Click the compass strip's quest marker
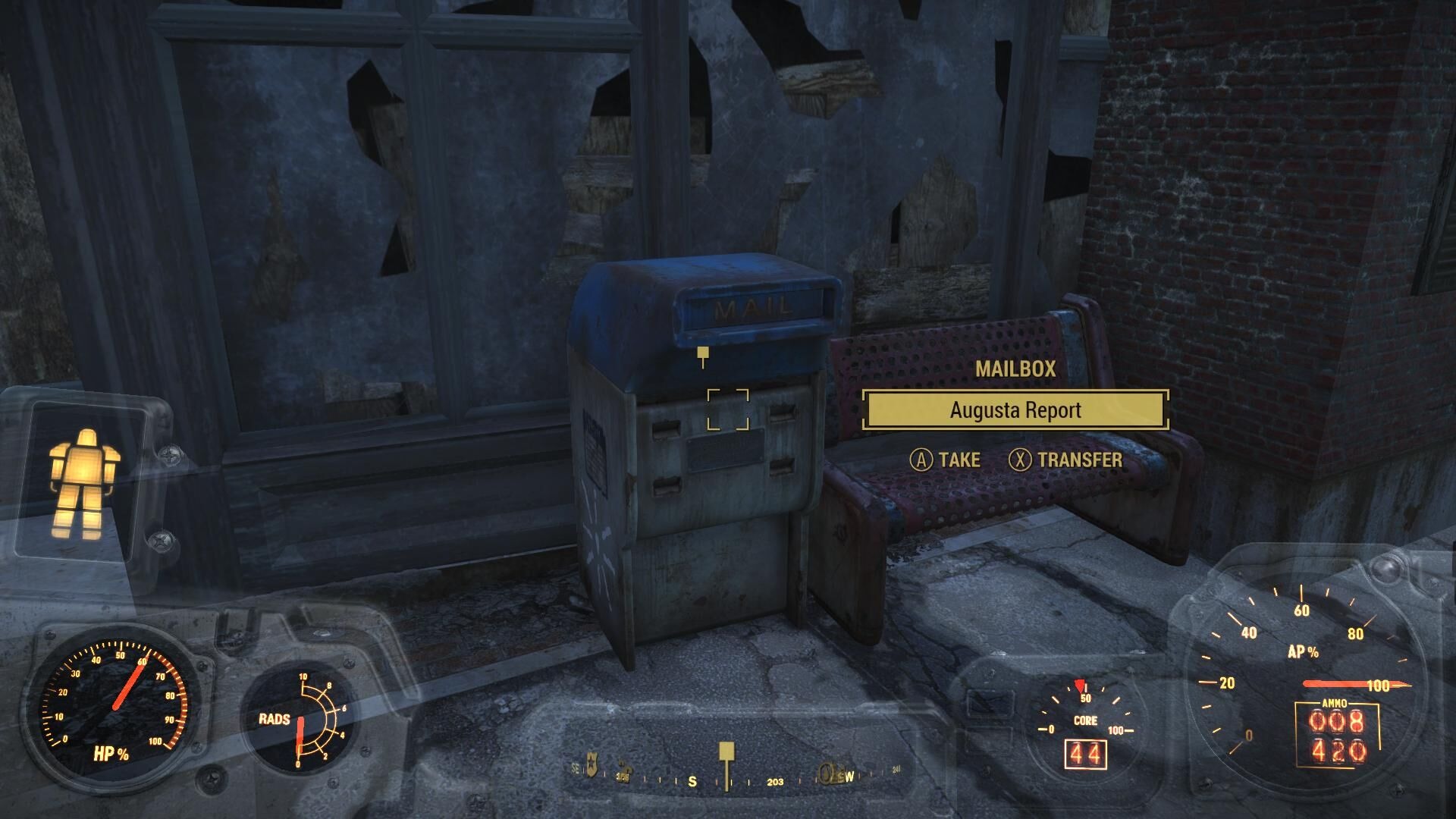This screenshot has width=1456, height=819. [x=726, y=753]
